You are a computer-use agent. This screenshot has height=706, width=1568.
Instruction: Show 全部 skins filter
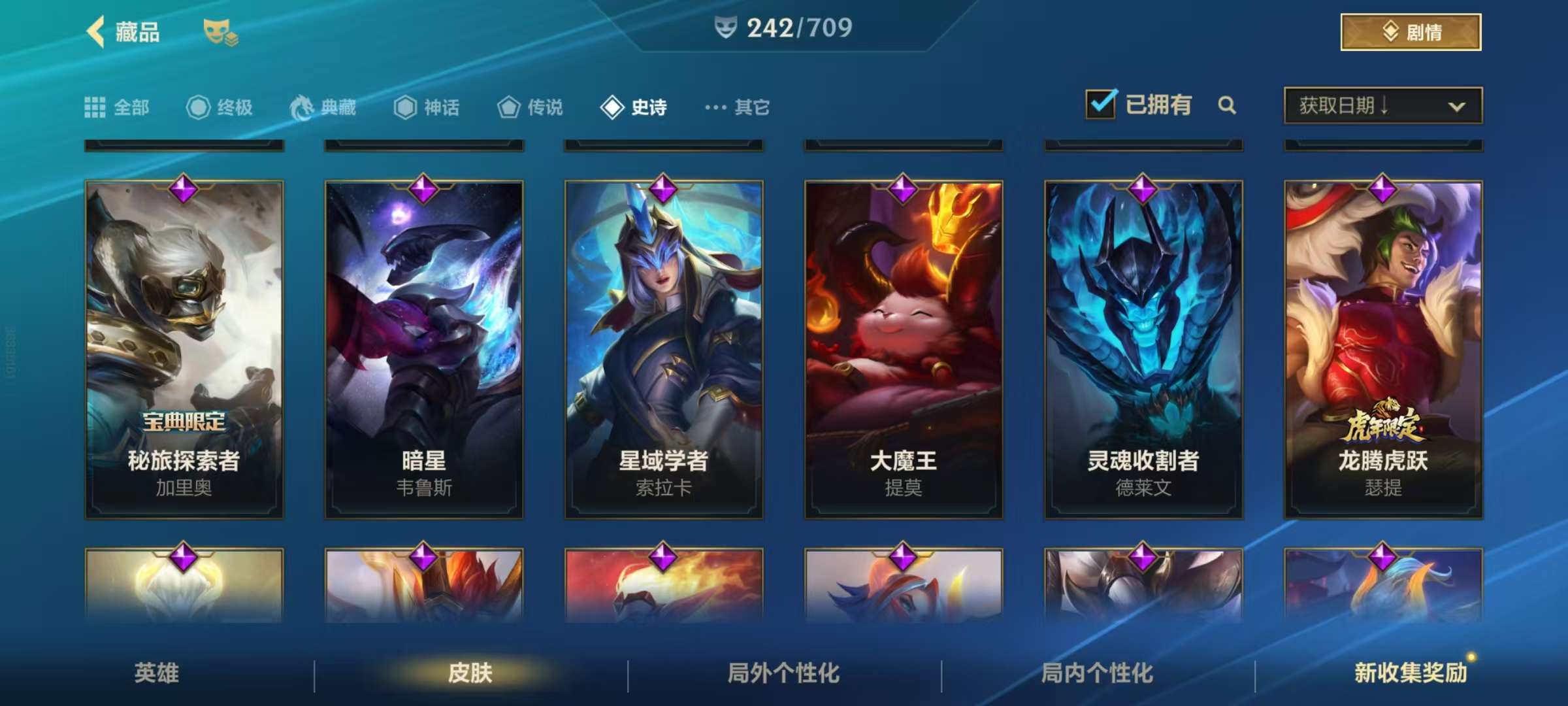[118, 107]
